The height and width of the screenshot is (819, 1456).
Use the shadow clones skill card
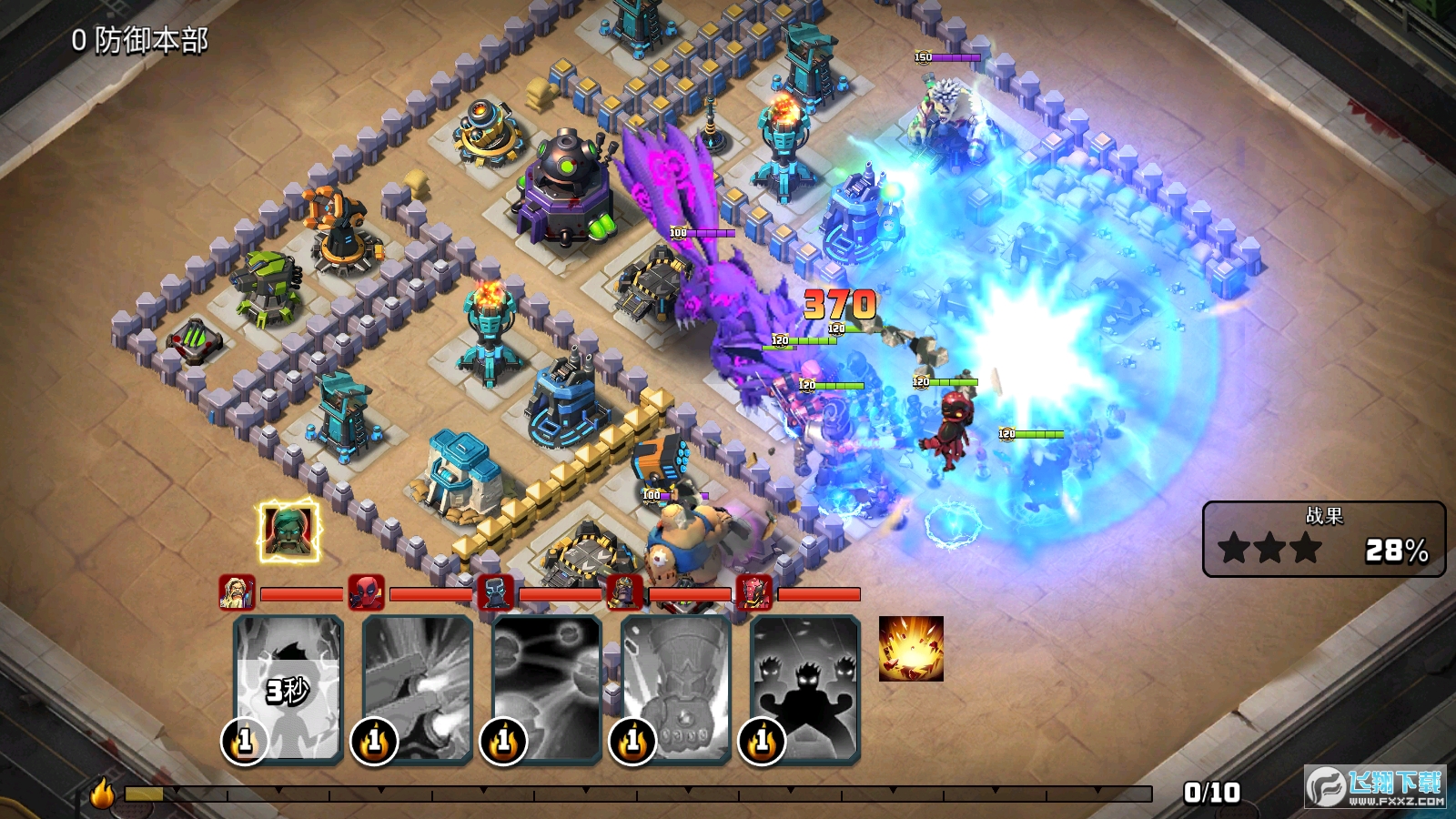tap(804, 687)
